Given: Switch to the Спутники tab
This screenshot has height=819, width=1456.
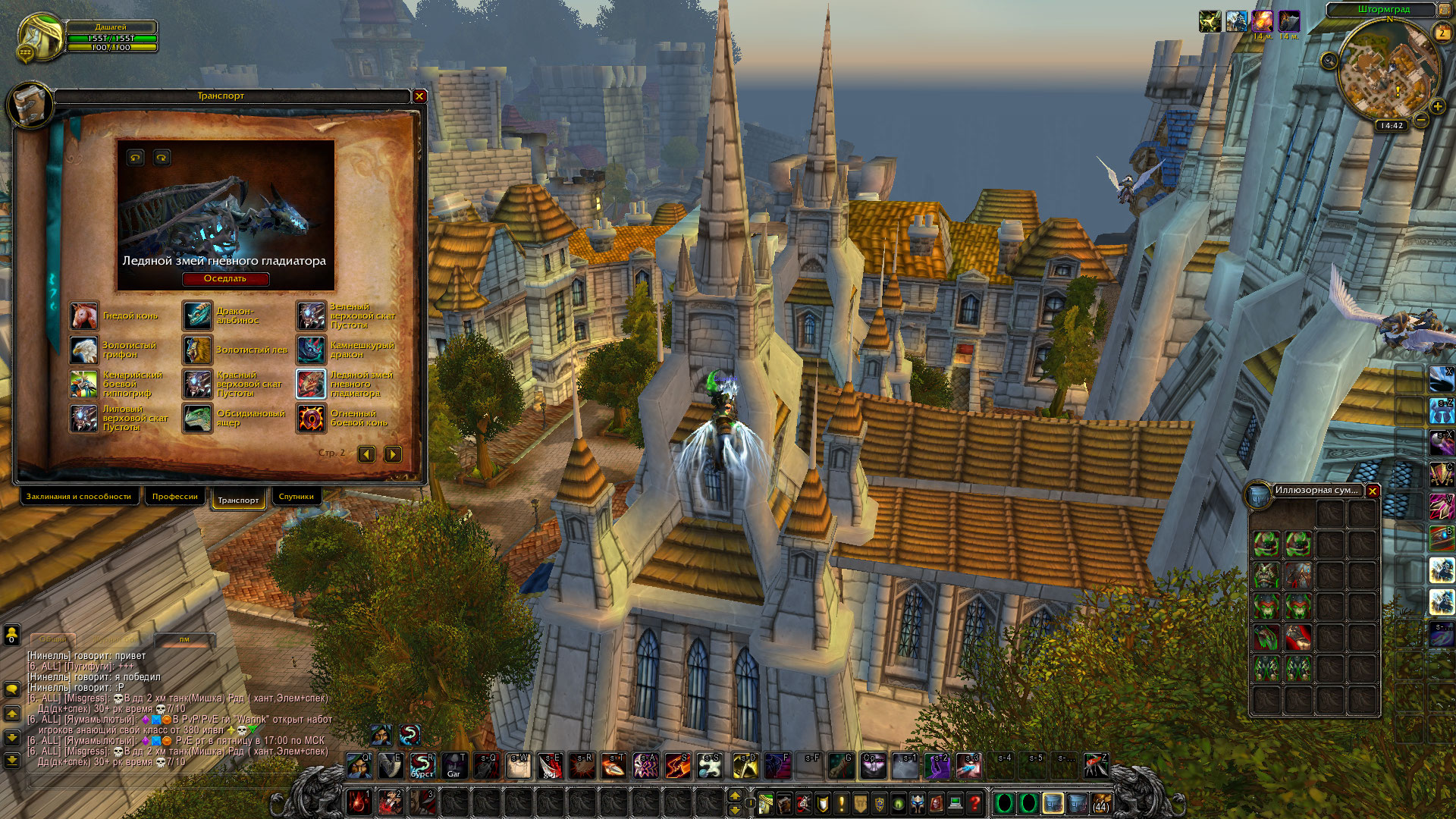Looking at the screenshot, I should [x=296, y=497].
